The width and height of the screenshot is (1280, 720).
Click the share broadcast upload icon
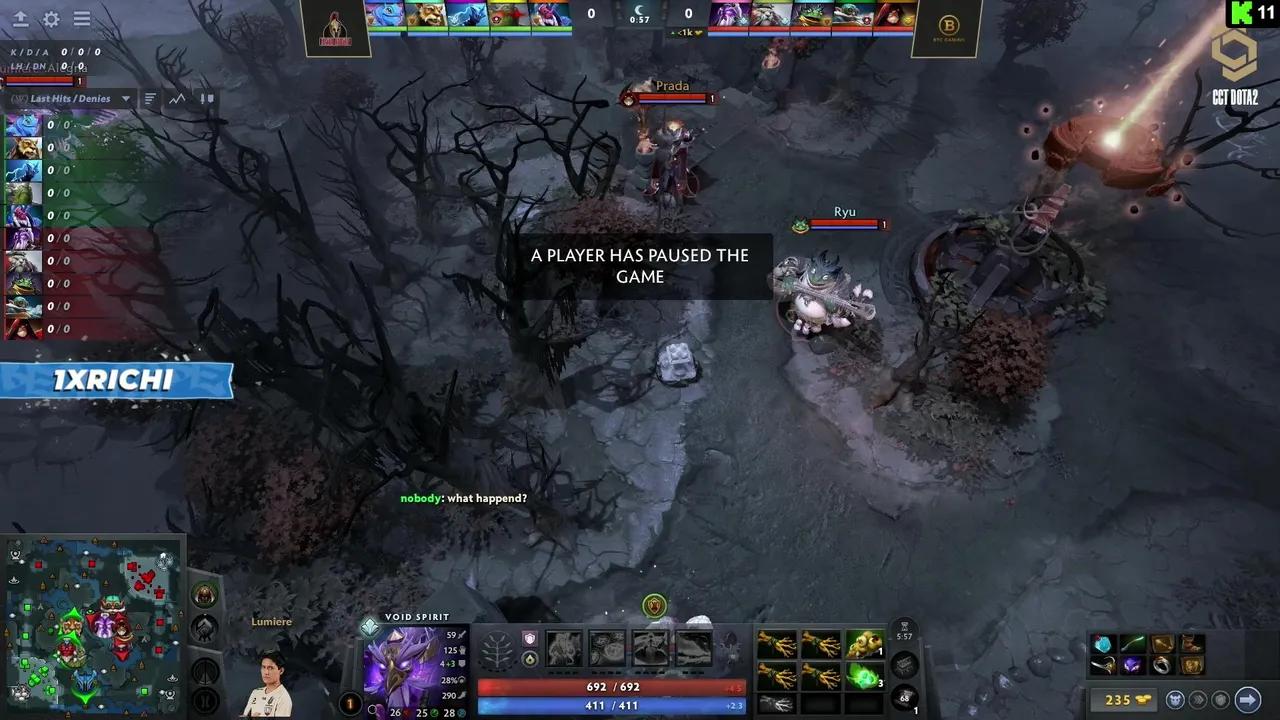(x=20, y=19)
